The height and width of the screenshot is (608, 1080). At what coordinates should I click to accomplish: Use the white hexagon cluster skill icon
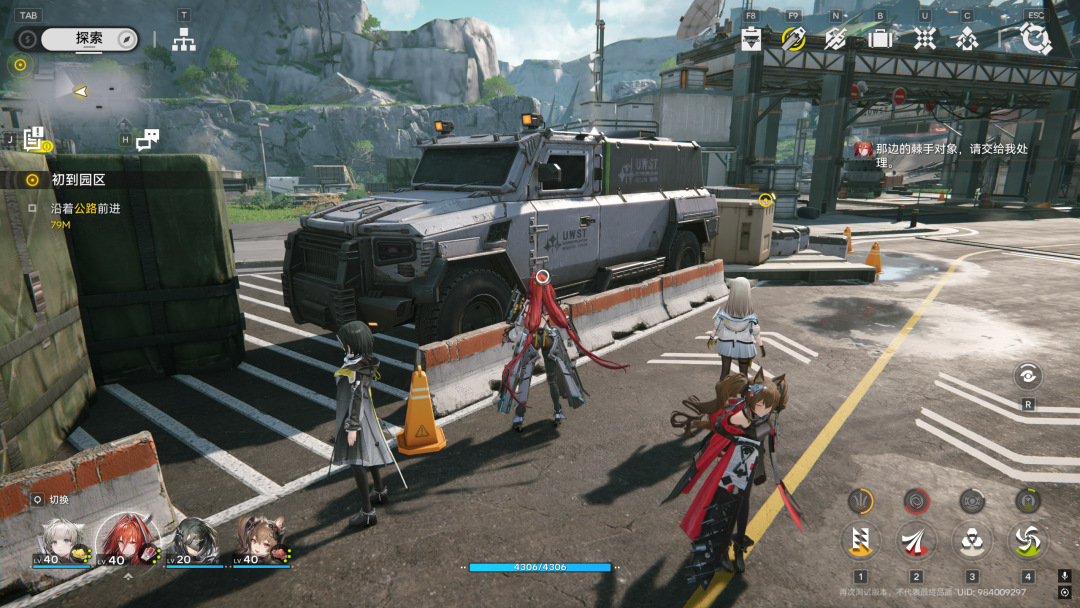click(x=972, y=540)
